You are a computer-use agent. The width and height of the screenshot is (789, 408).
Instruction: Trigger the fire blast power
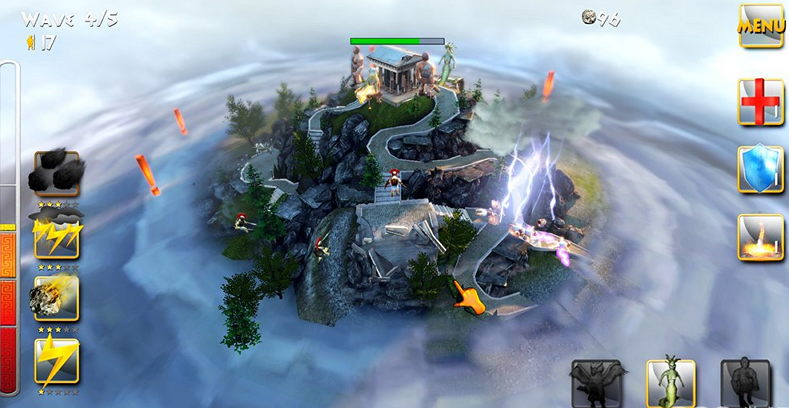tap(760, 238)
